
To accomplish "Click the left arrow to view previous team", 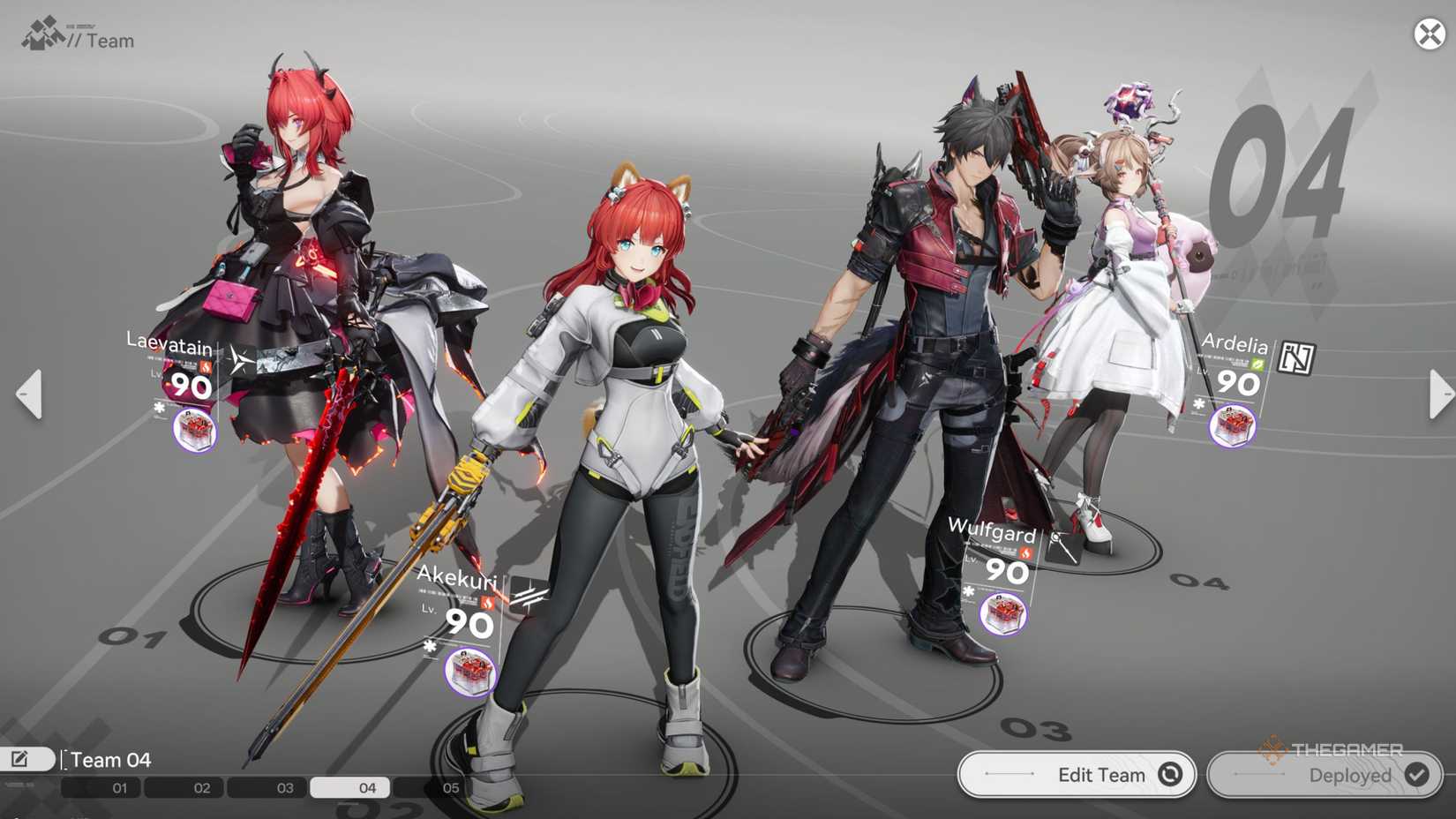I will pos(29,394).
